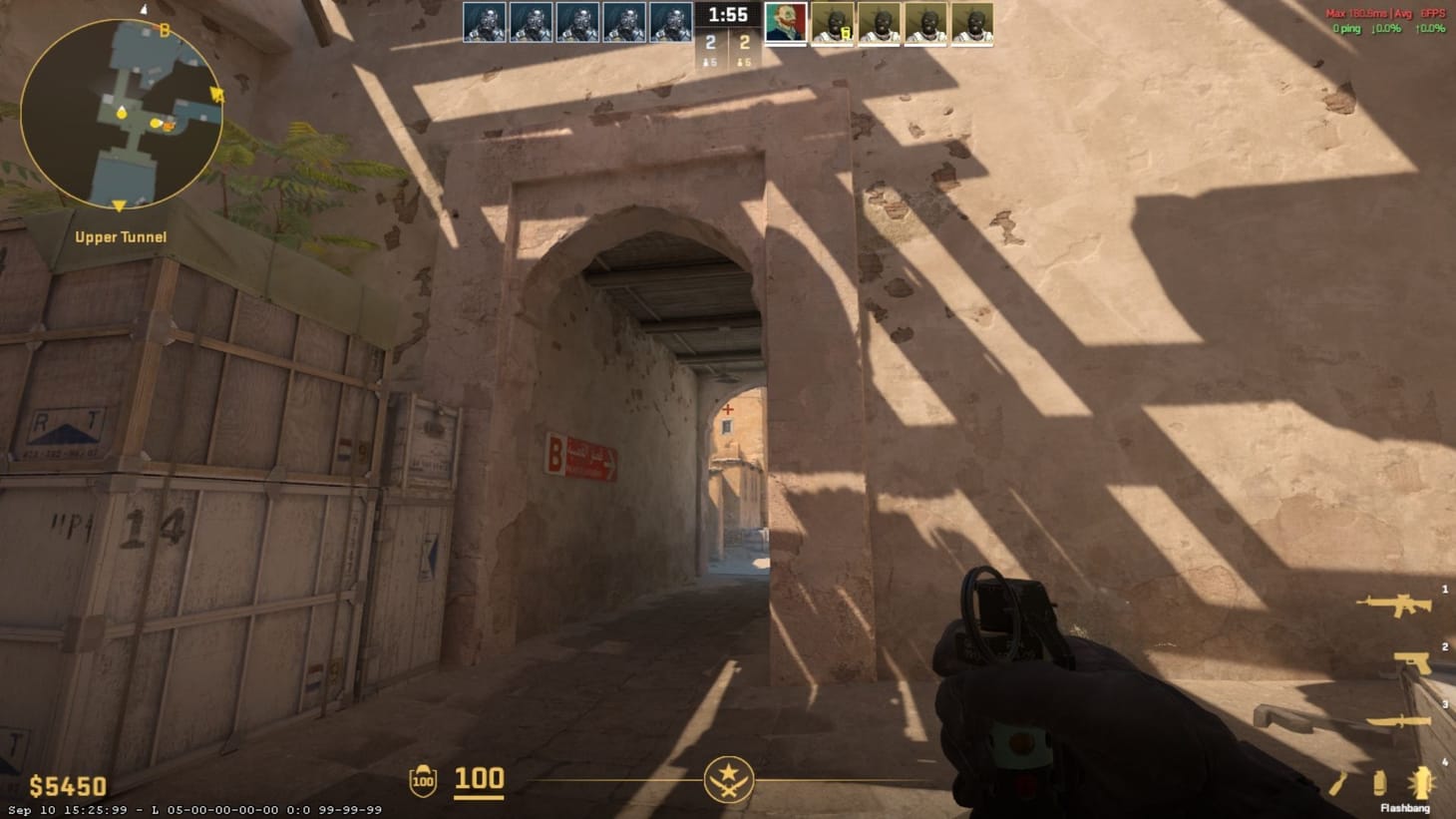
Task: Select the rifle in weapon slot 1
Action: pyautogui.click(x=1396, y=606)
